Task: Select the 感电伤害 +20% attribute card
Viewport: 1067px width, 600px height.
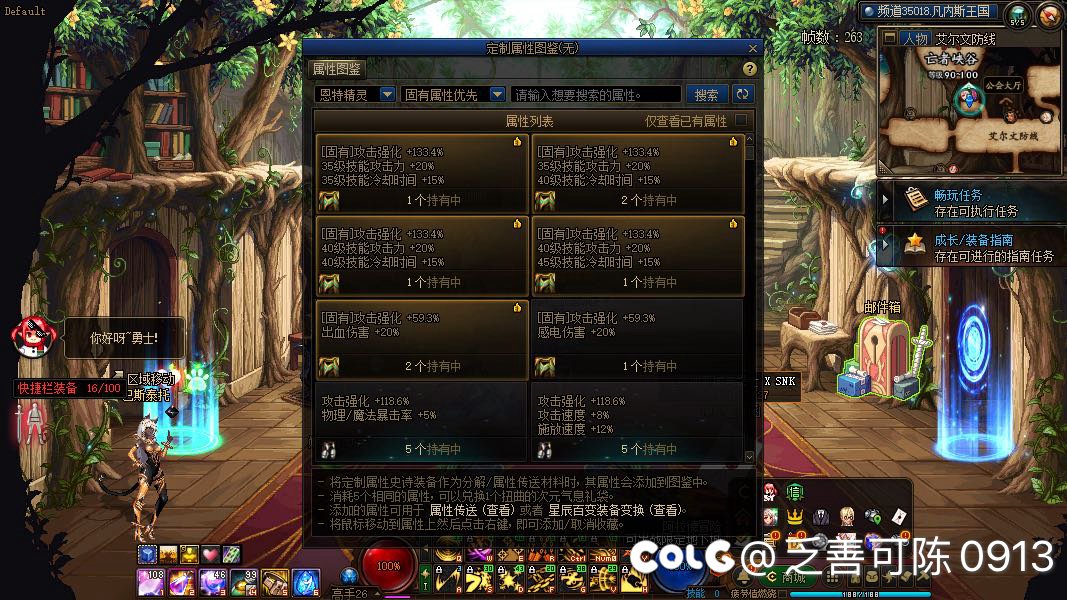Action: (637, 340)
